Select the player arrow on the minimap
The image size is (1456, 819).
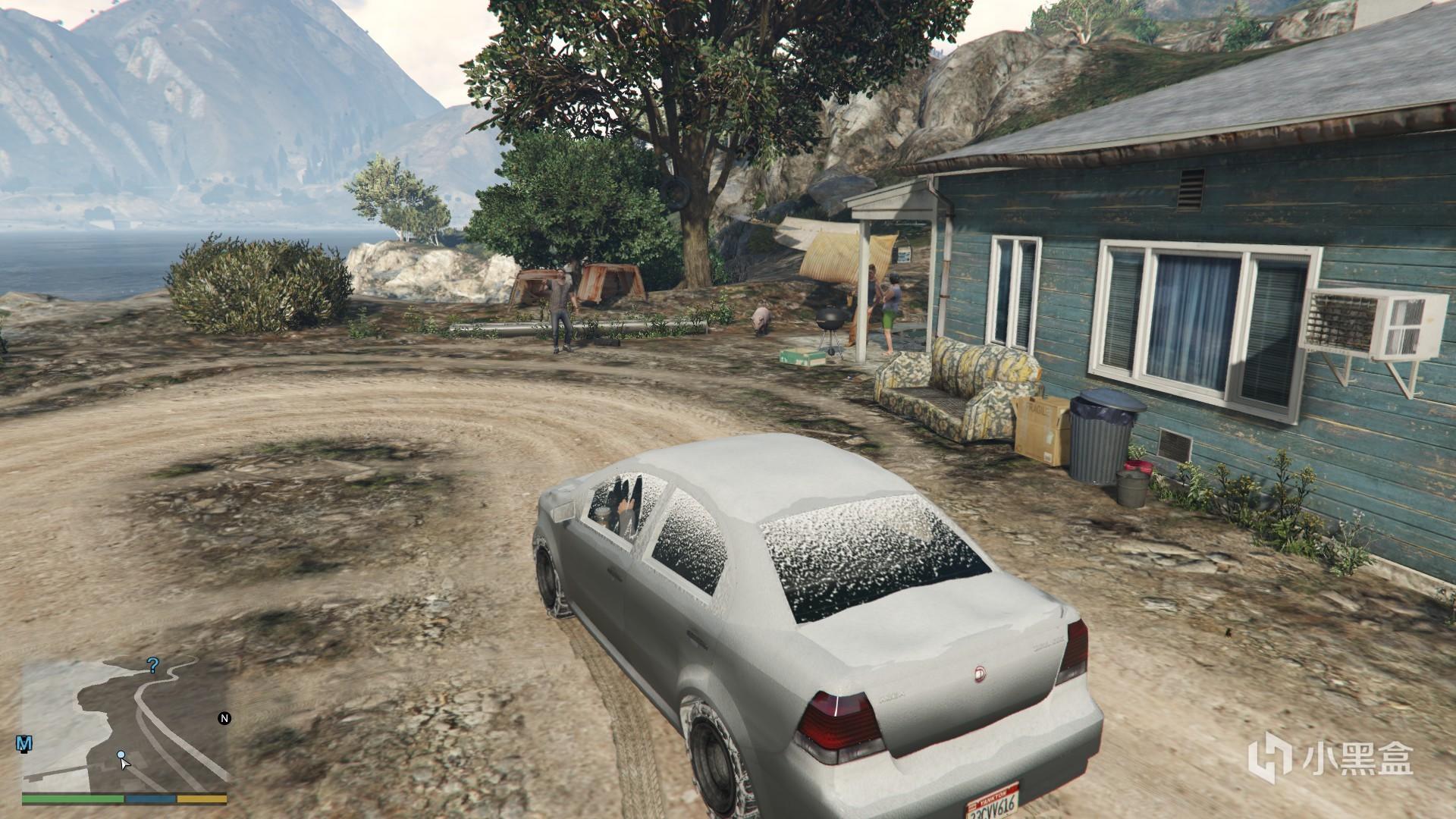(124, 761)
